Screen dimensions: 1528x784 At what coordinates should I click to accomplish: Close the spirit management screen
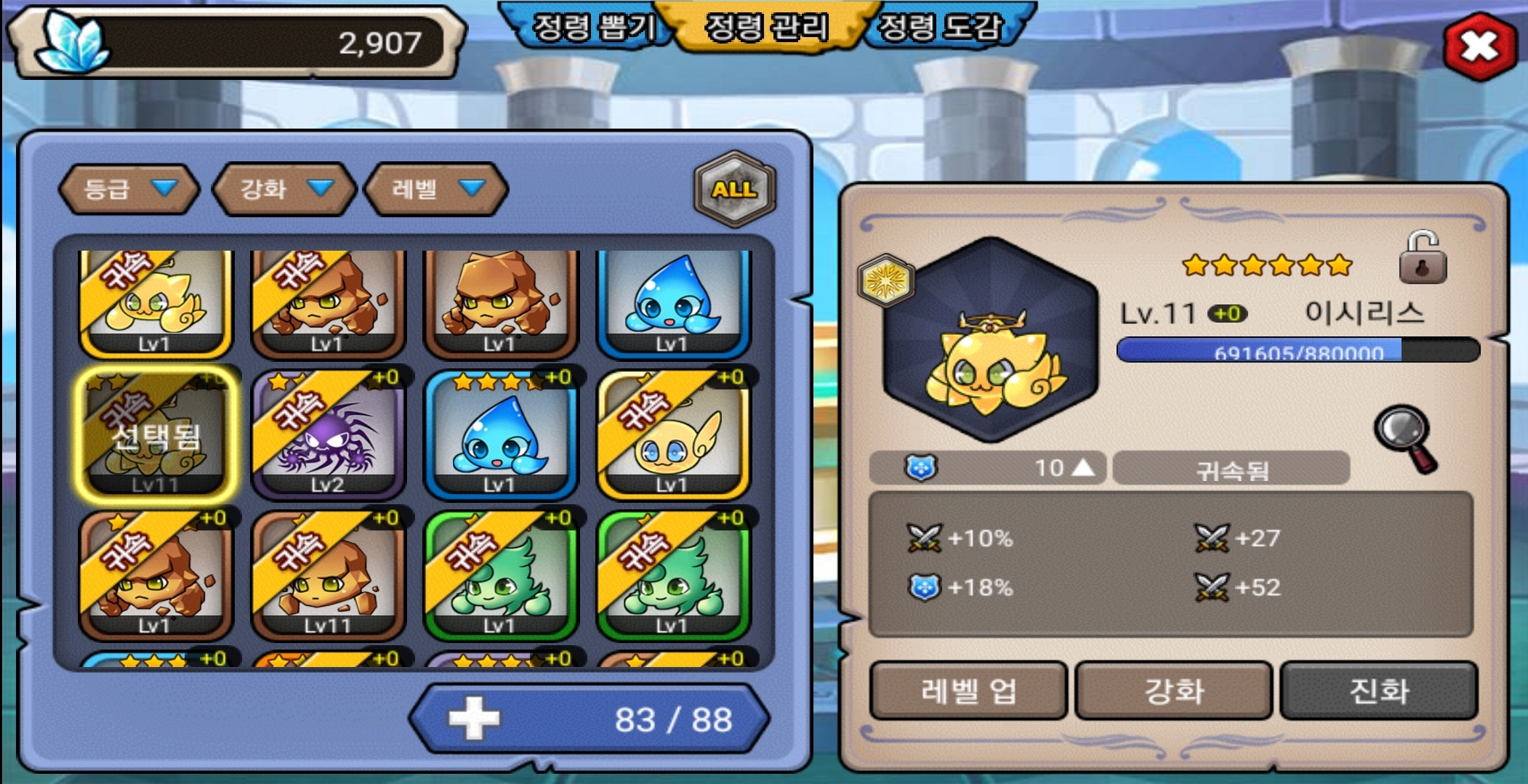click(x=1479, y=47)
